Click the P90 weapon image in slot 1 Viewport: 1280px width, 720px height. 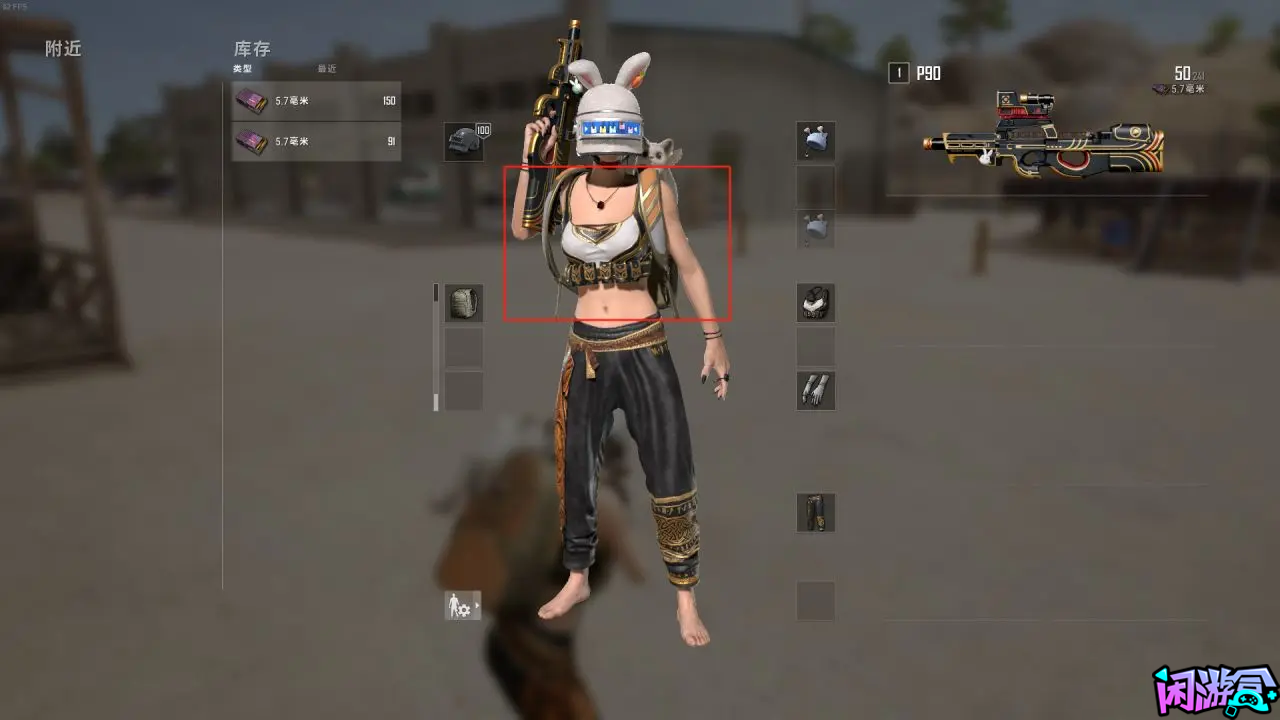pos(1045,140)
